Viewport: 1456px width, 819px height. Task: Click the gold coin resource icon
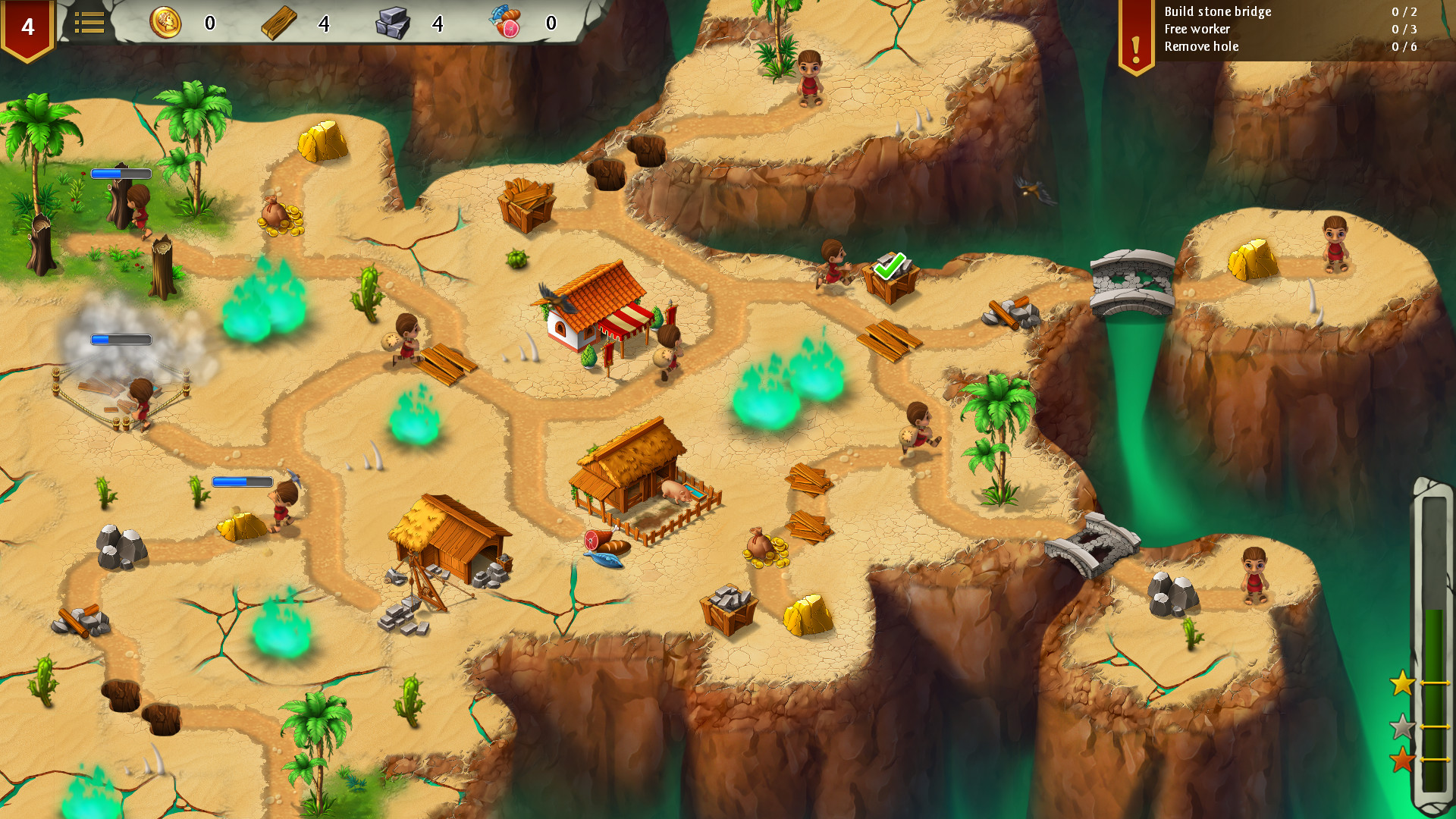(168, 23)
